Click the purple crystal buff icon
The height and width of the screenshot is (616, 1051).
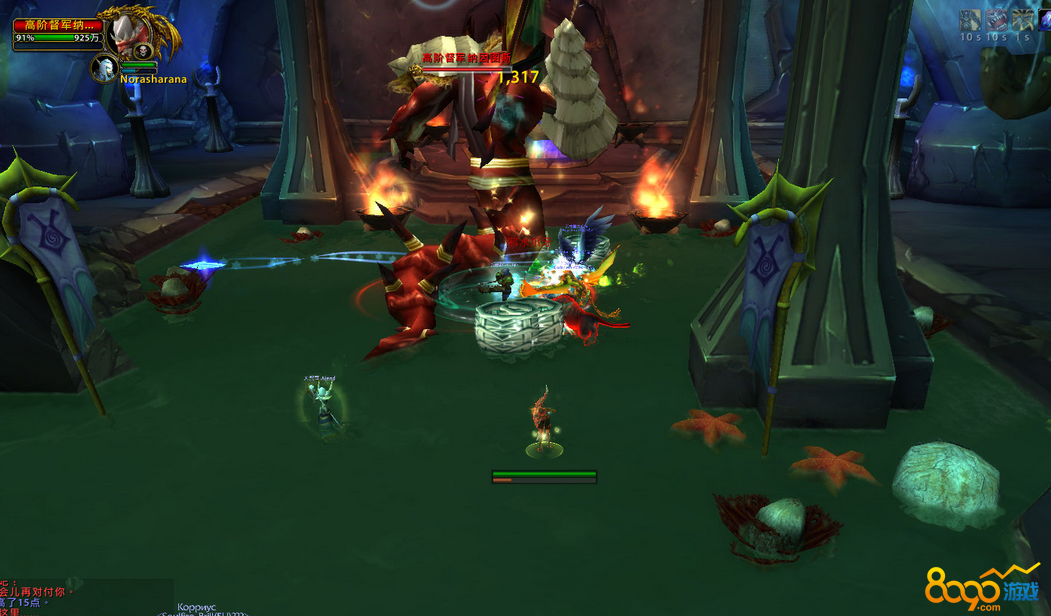[1045, 20]
